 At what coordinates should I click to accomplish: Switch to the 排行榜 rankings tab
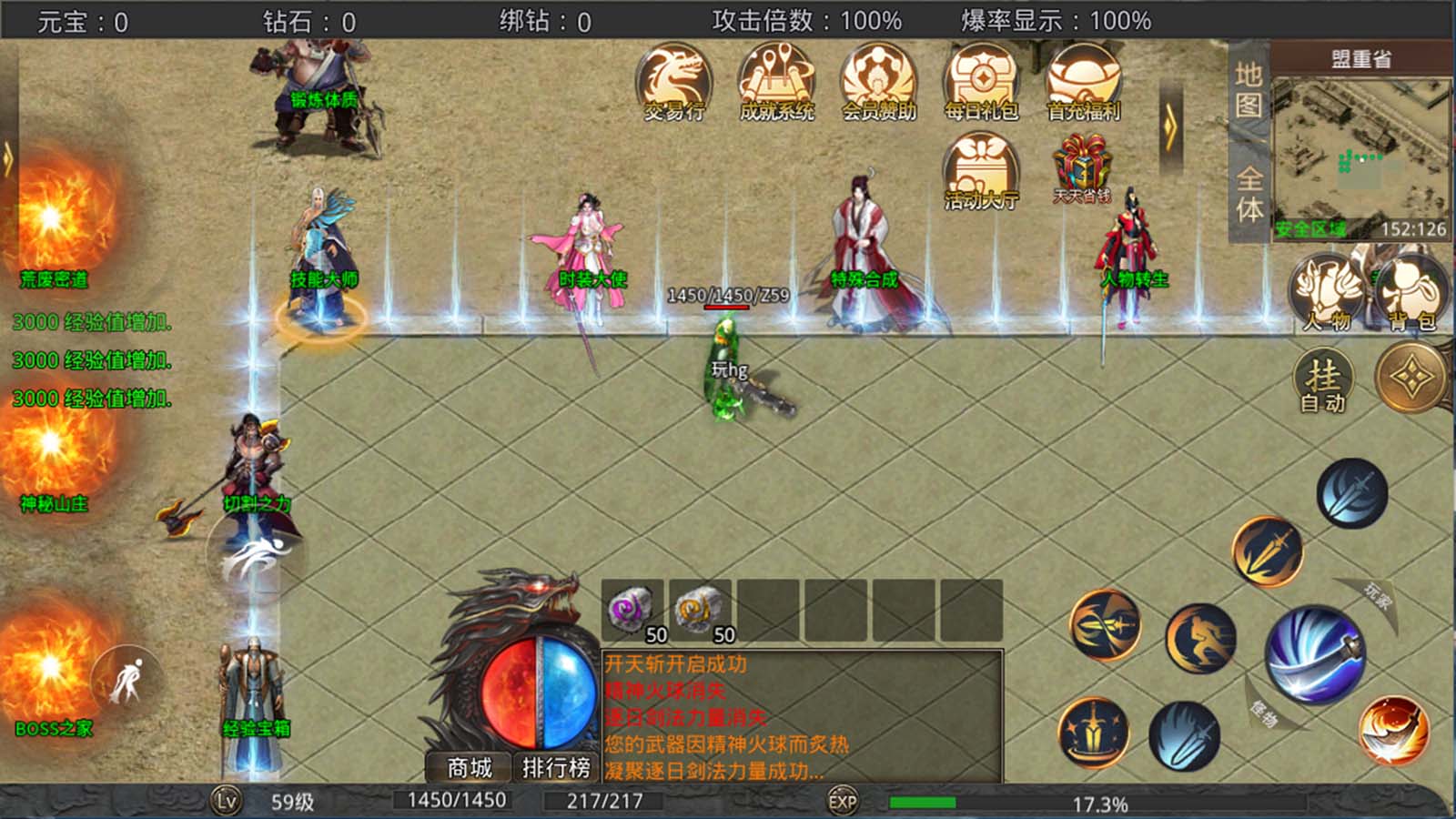pos(558,767)
